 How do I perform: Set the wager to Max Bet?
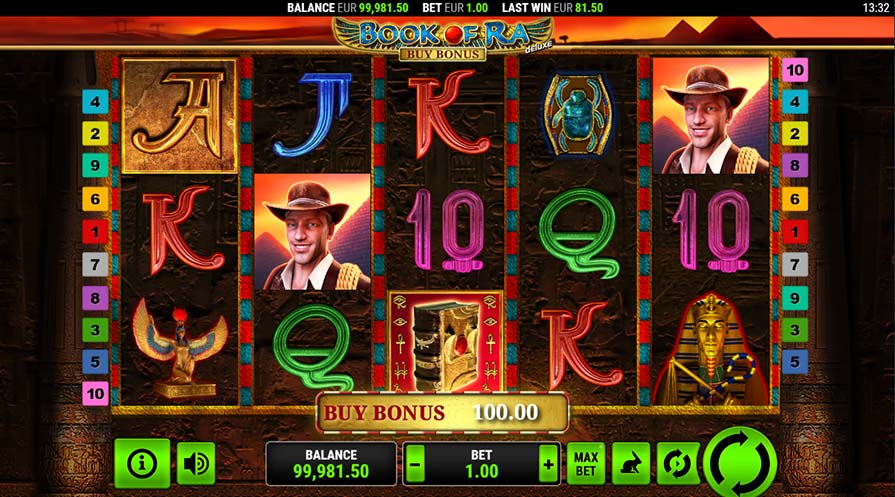coord(585,464)
